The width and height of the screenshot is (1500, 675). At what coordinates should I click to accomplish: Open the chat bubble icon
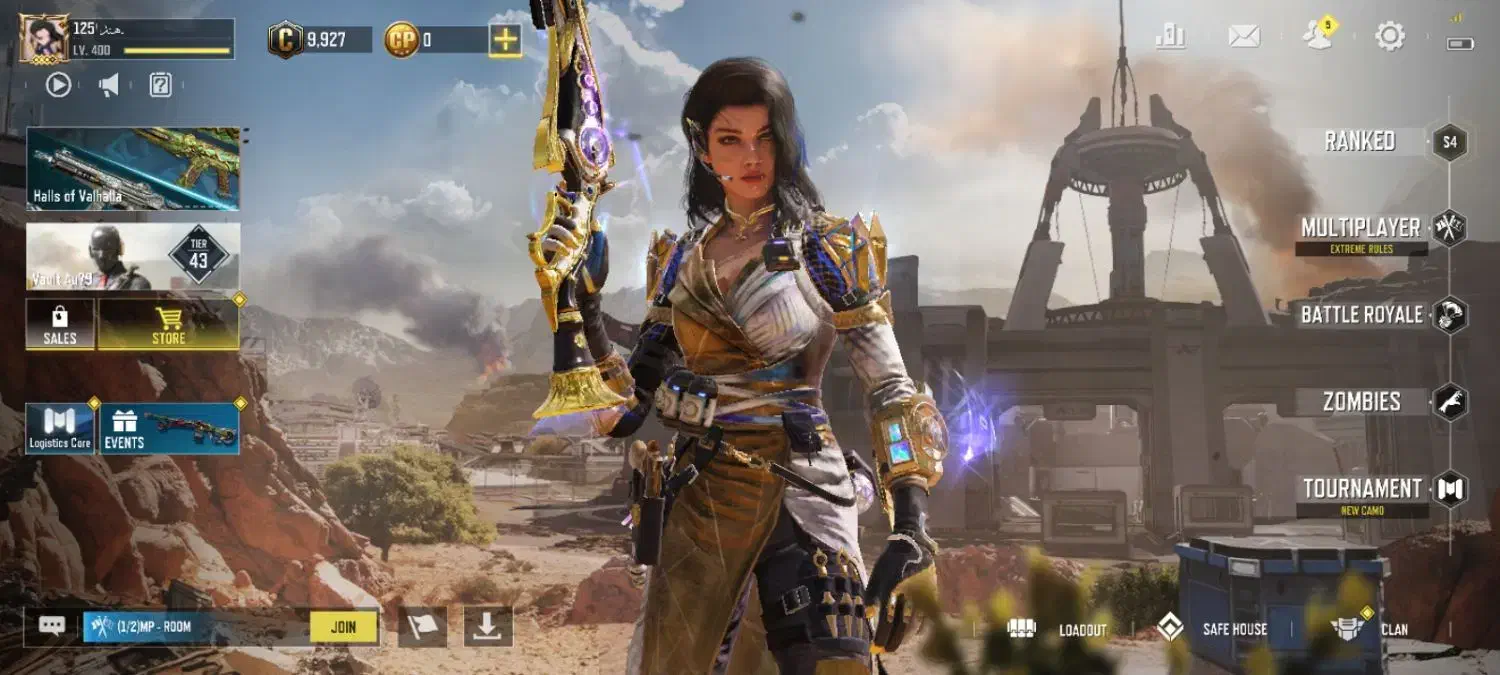click(x=52, y=627)
